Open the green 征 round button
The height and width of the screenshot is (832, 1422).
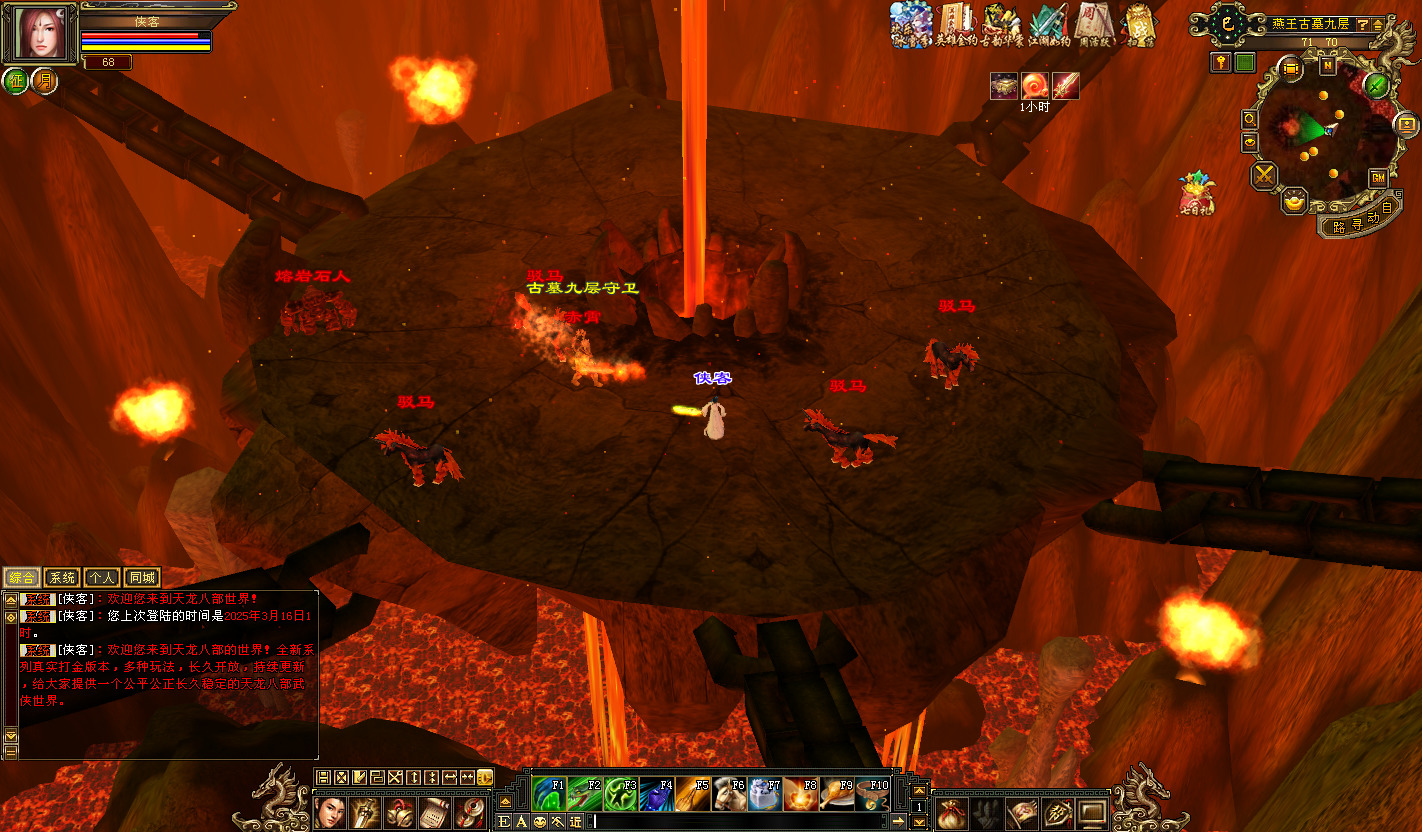tap(16, 81)
